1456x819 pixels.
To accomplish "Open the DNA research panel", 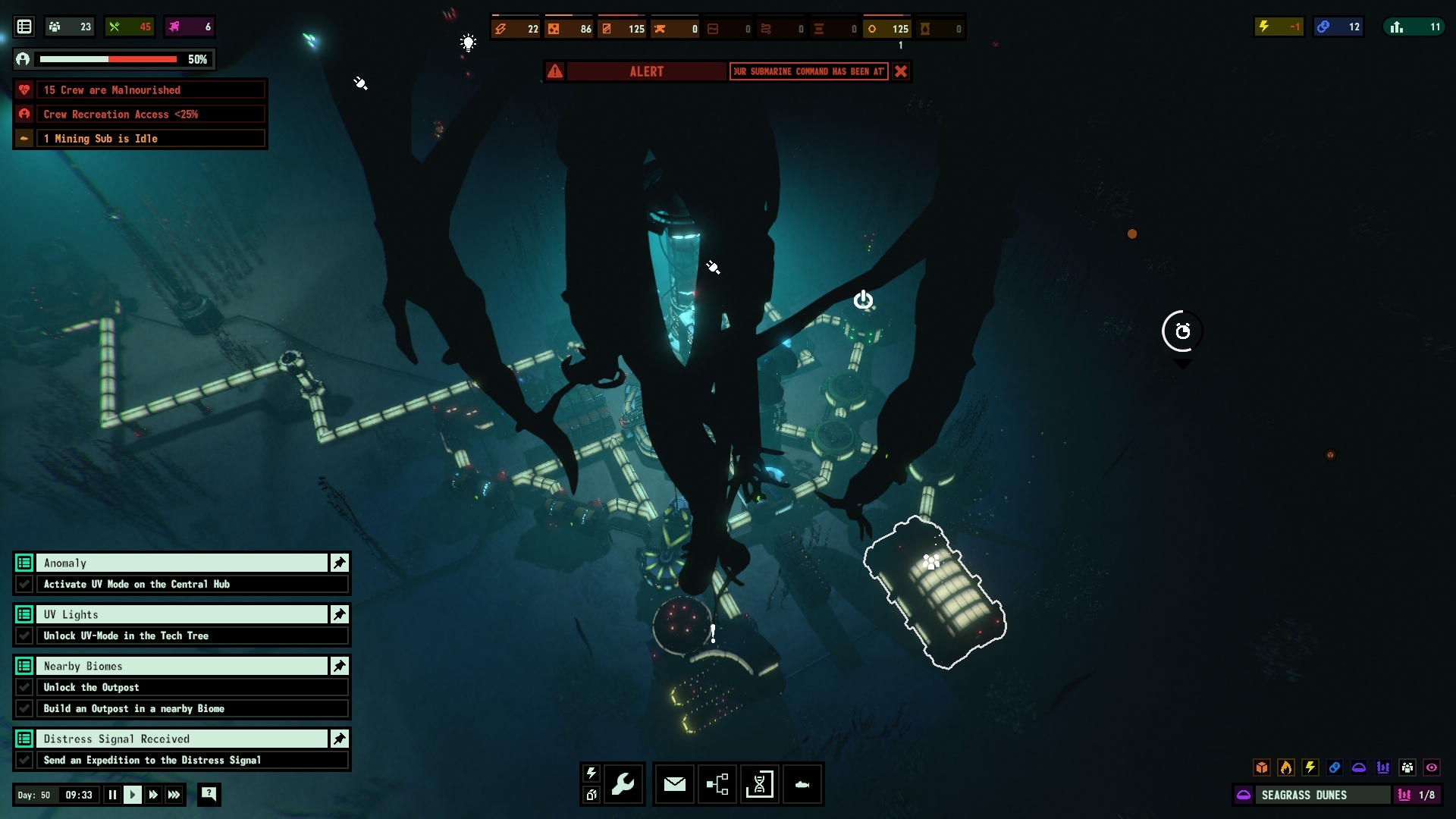I will point(759,784).
